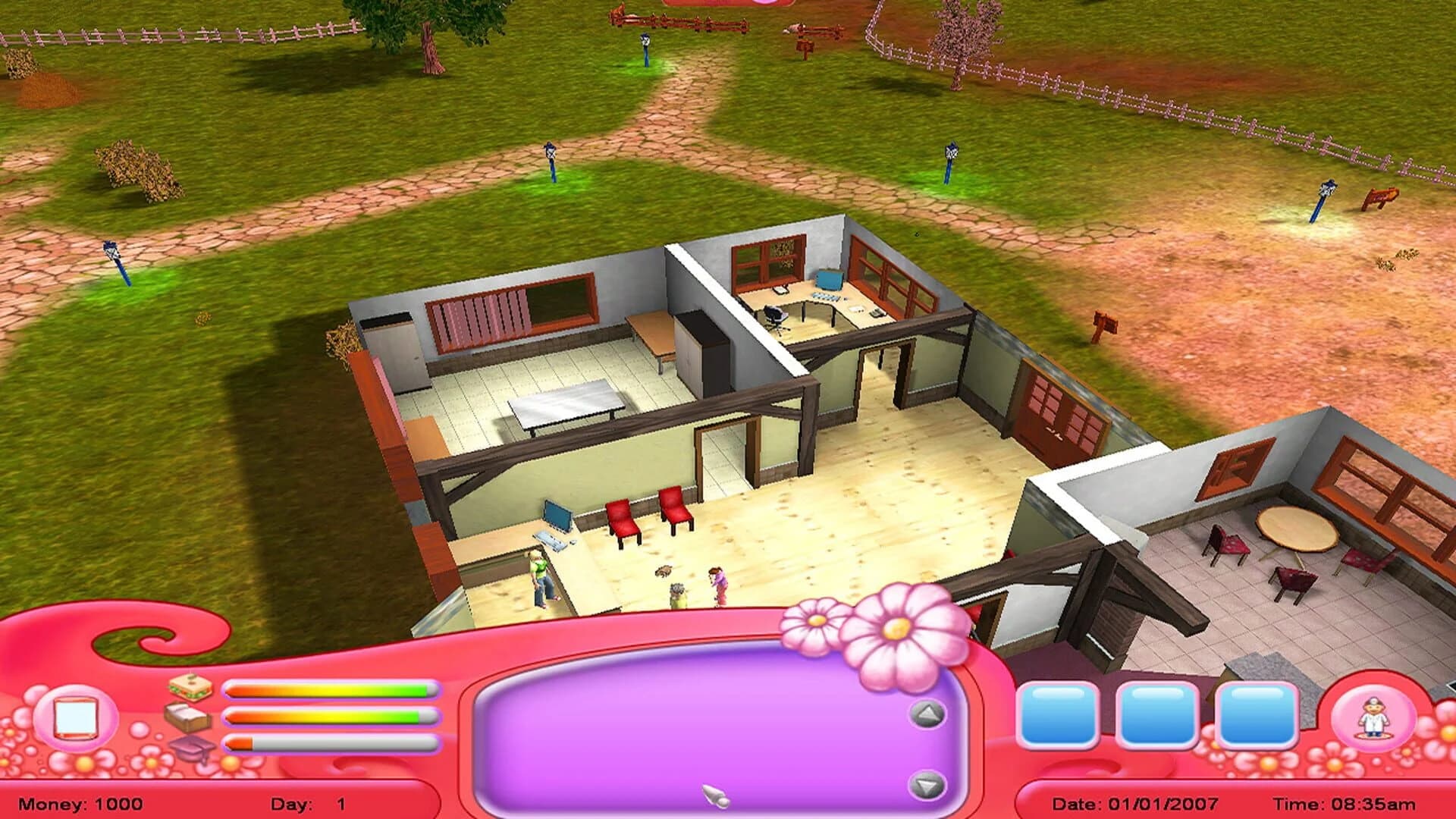Click the mailbox outside the building
This screenshot has height=819, width=1456.
click(x=1104, y=321)
